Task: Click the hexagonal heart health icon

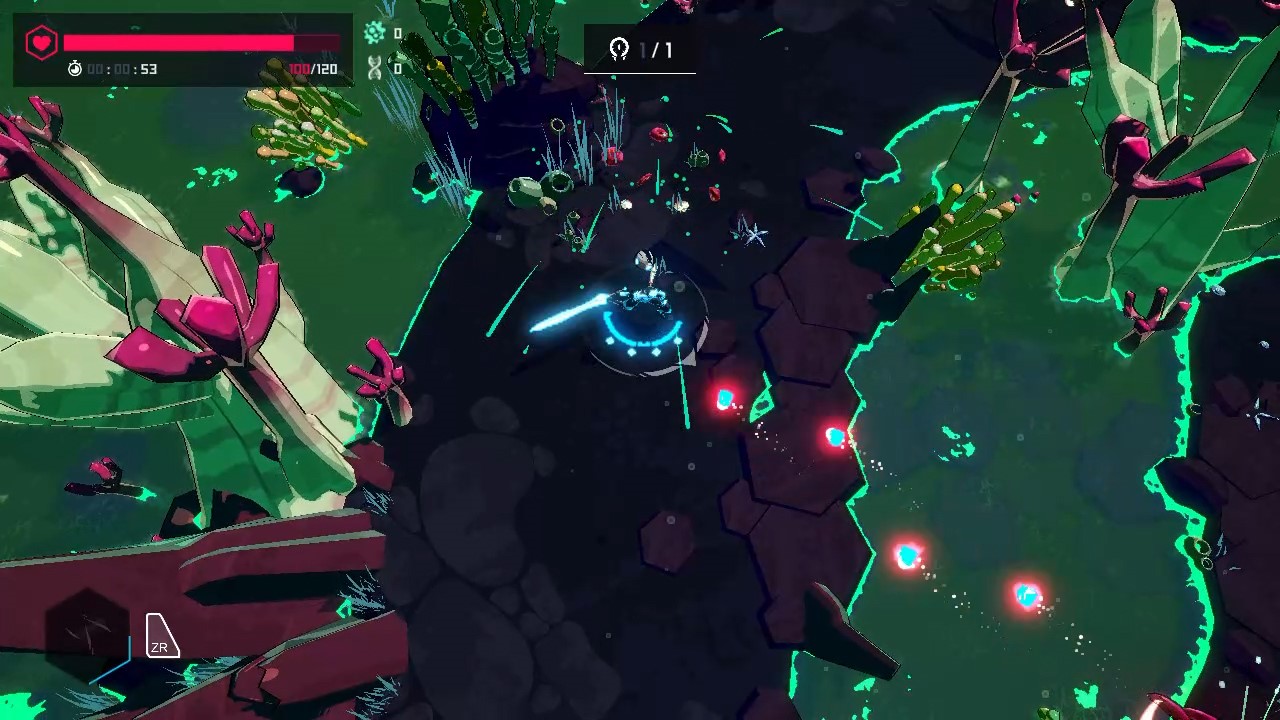Action: click(41, 44)
